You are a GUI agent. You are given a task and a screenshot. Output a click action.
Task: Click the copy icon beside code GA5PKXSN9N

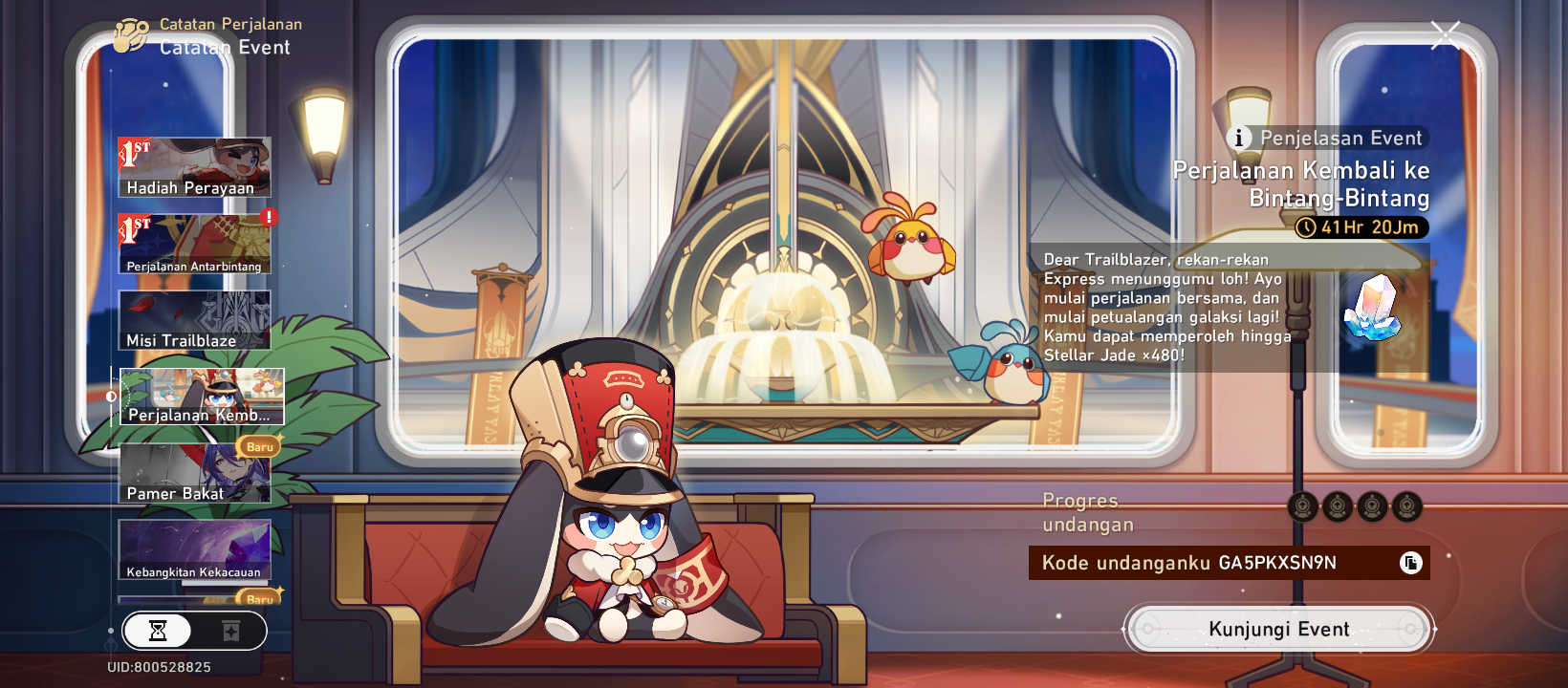point(1409,563)
